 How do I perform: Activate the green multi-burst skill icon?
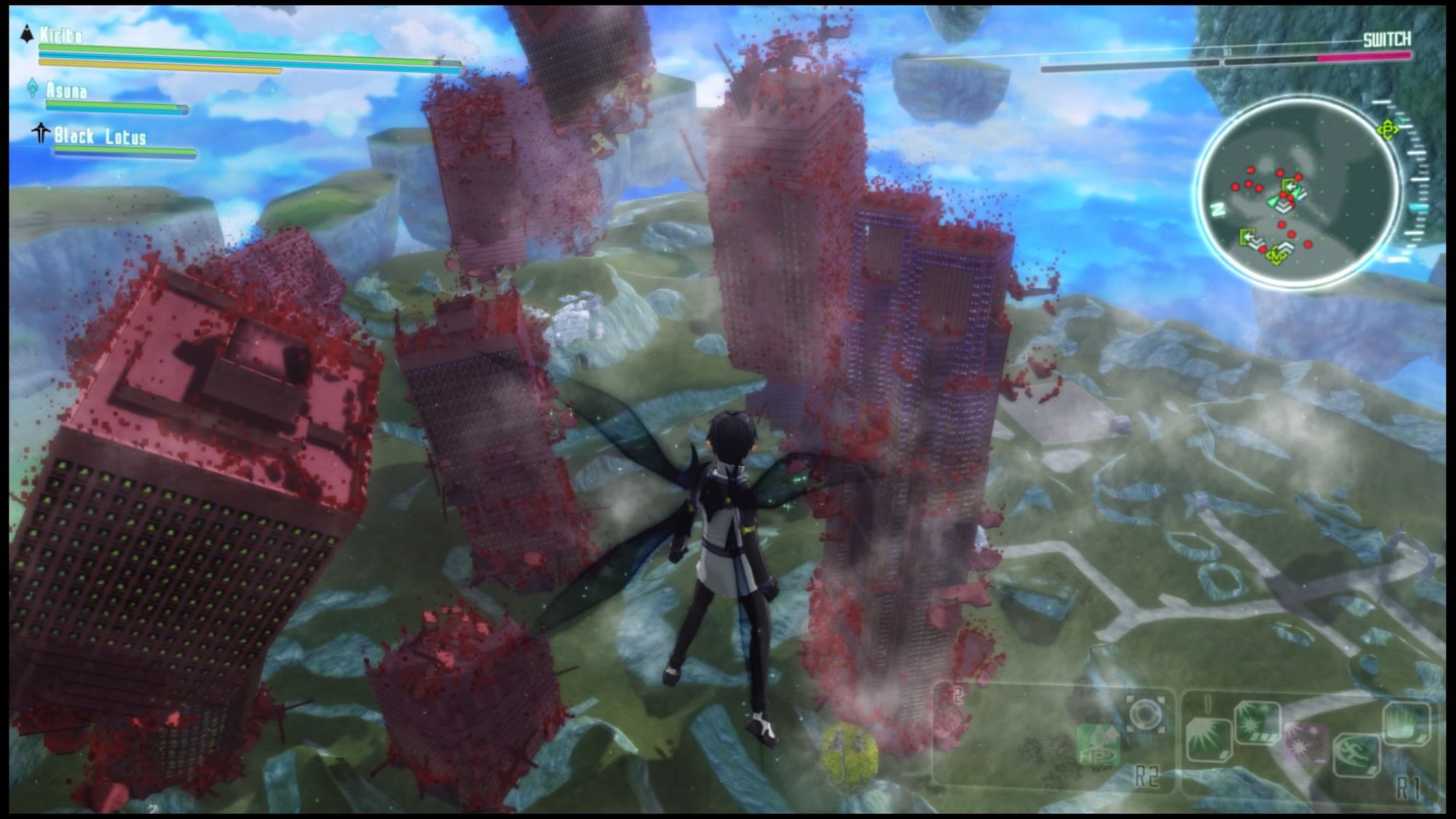point(1257,722)
